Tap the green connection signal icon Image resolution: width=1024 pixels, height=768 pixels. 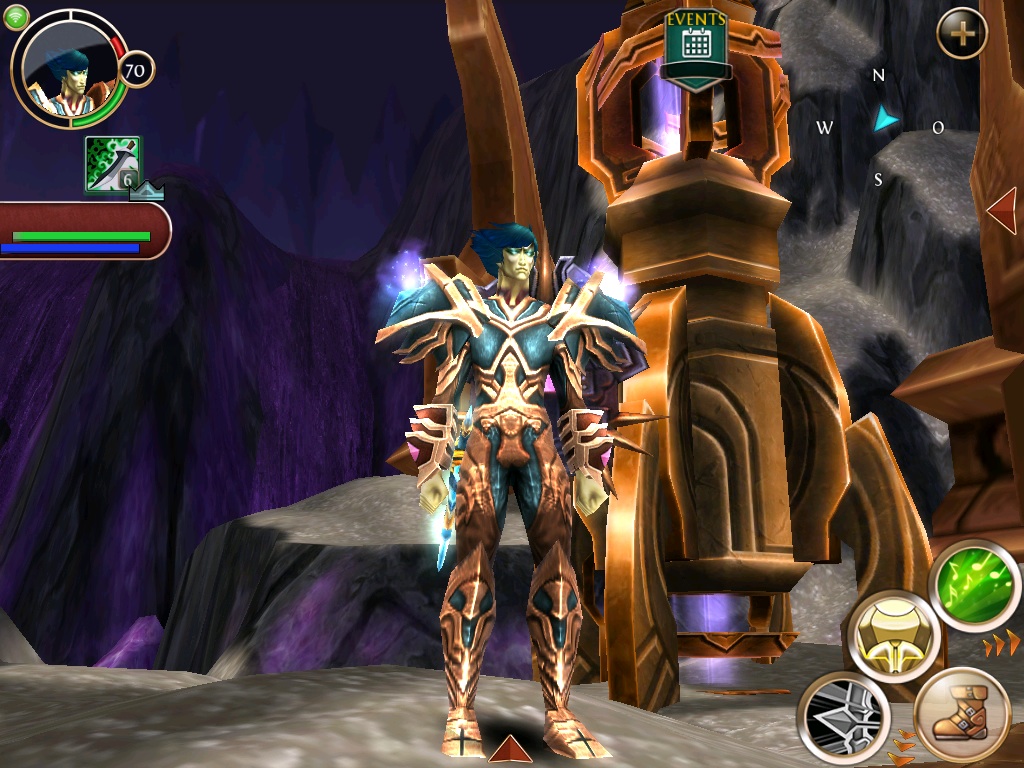click(16, 16)
